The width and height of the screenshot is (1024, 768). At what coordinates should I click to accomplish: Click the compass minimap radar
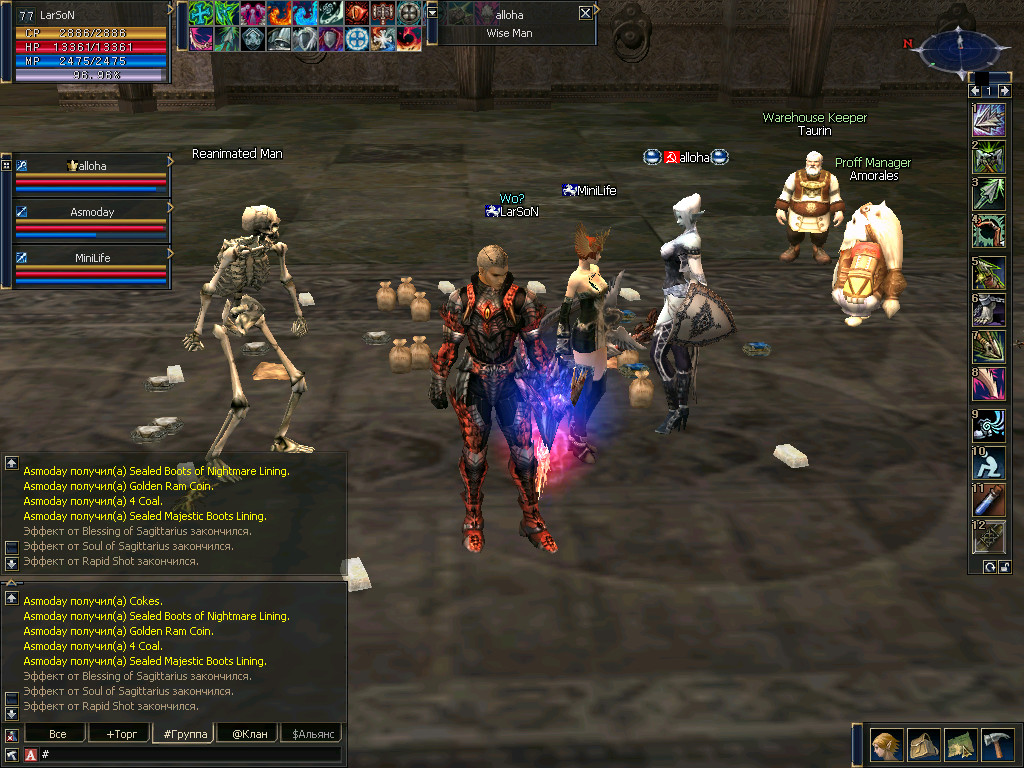(x=959, y=45)
